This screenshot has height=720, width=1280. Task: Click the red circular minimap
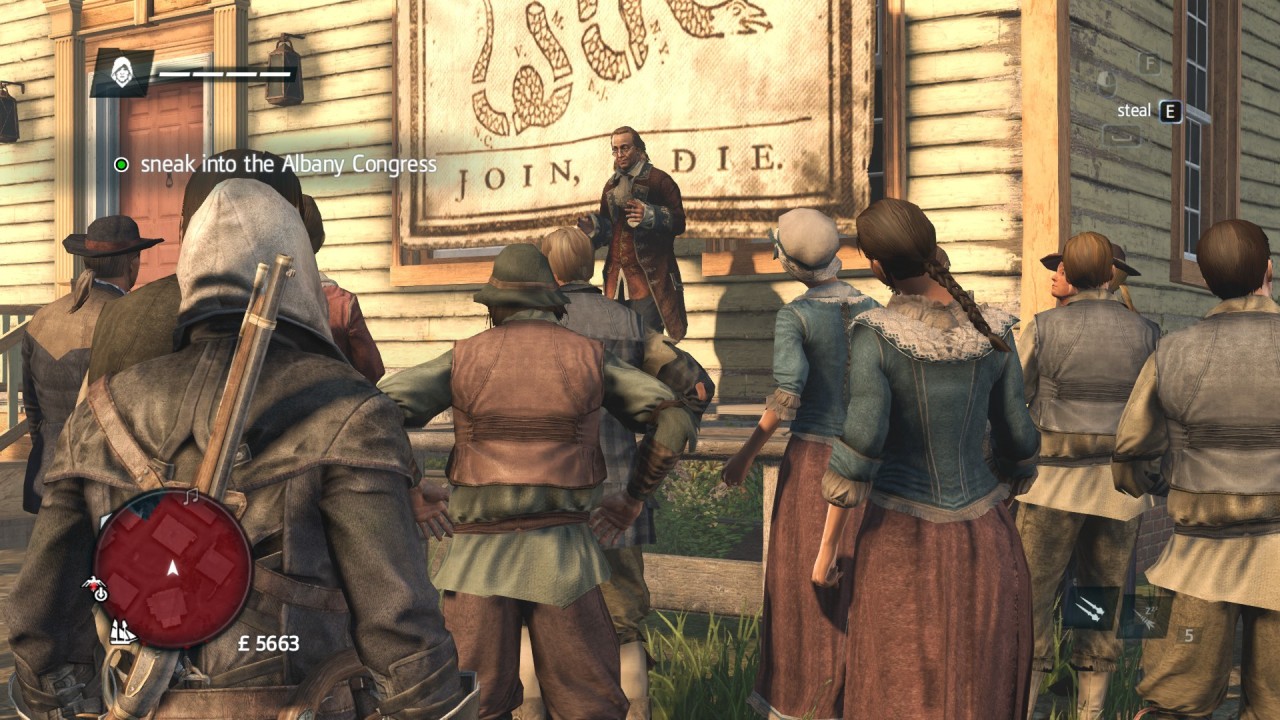click(x=172, y=568)
